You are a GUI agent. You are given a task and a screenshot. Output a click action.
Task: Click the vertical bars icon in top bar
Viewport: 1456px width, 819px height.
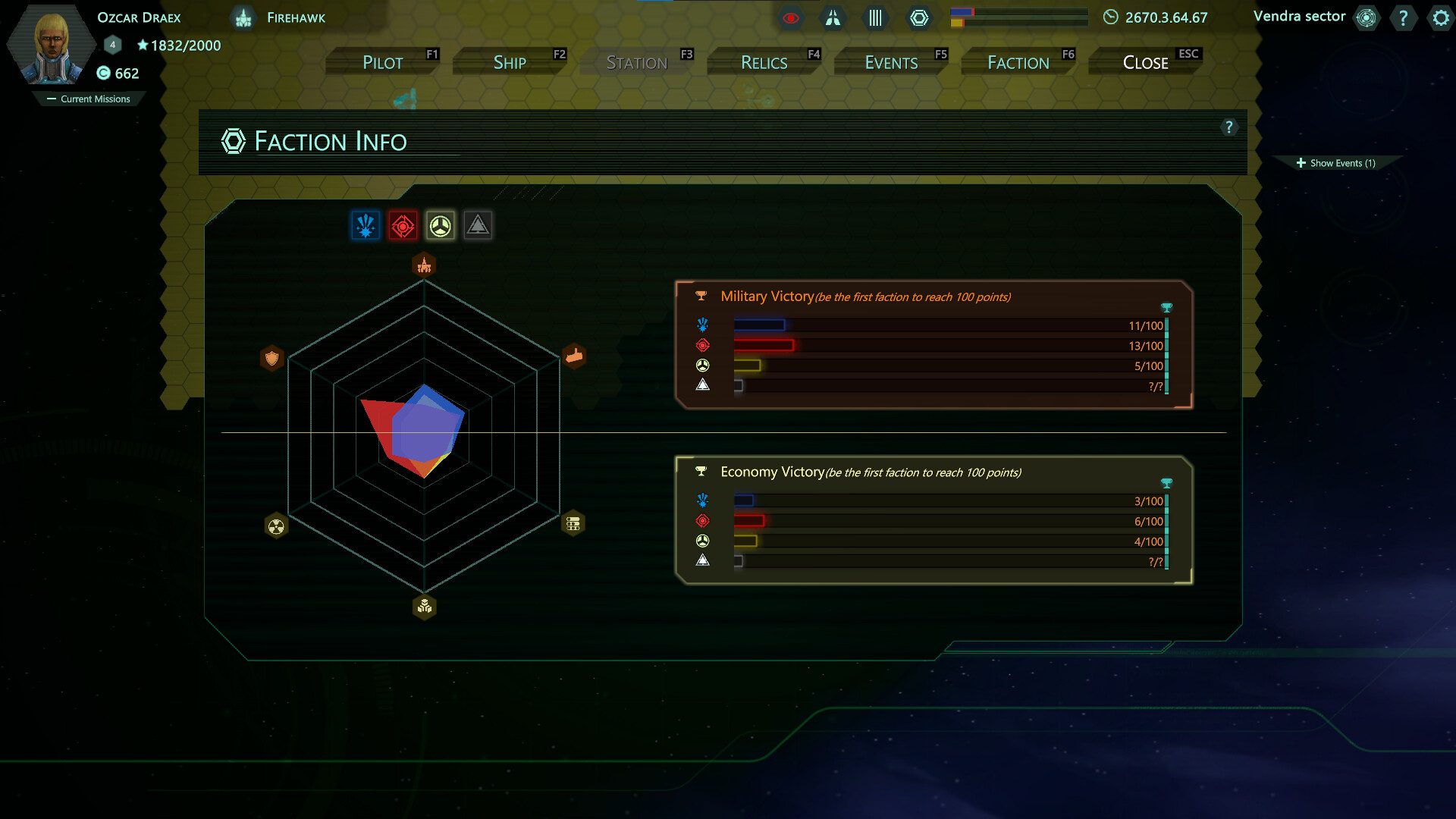click(876, 18)
